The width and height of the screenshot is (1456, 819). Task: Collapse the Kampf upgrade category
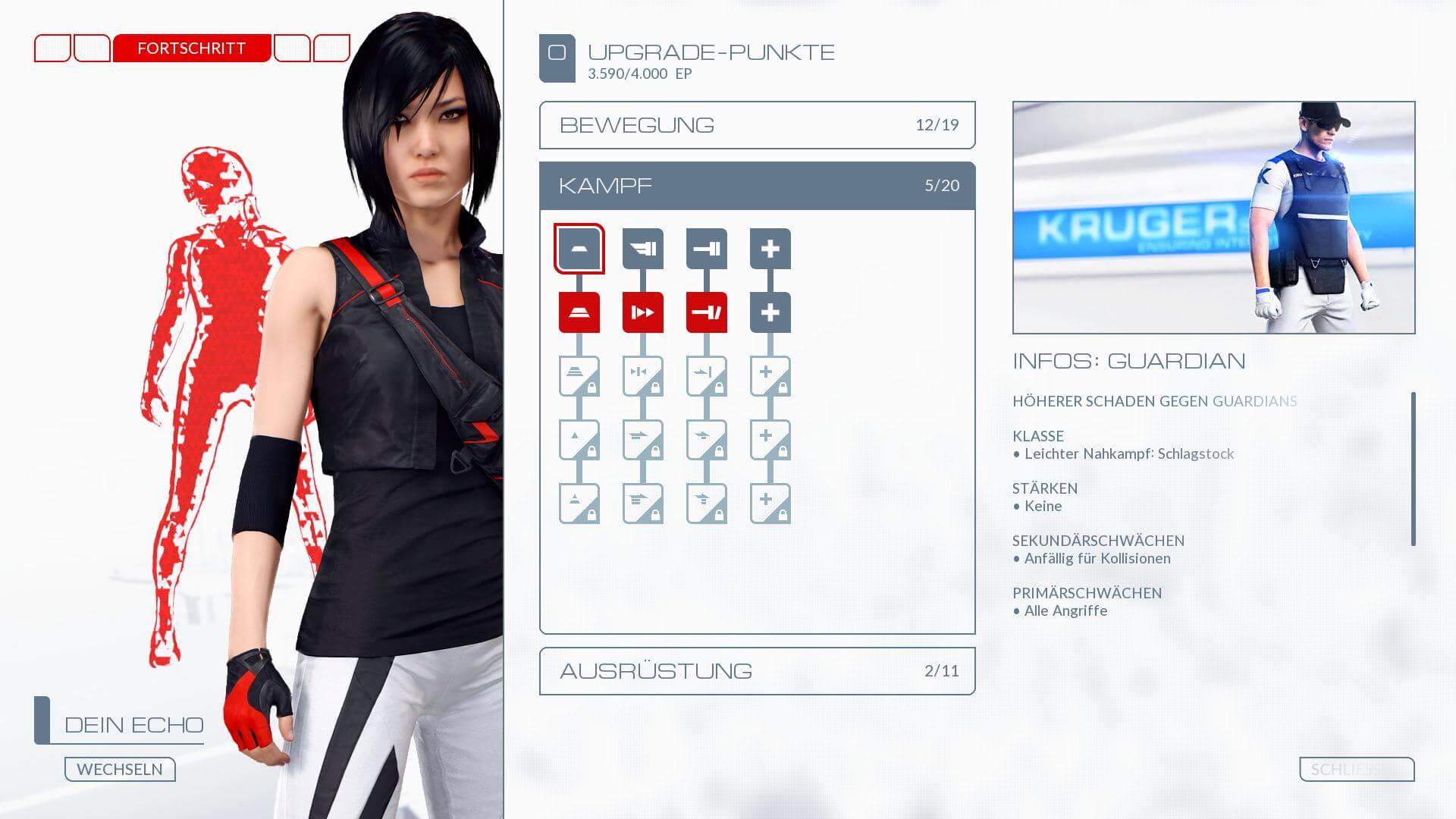(x=757, y=186)
